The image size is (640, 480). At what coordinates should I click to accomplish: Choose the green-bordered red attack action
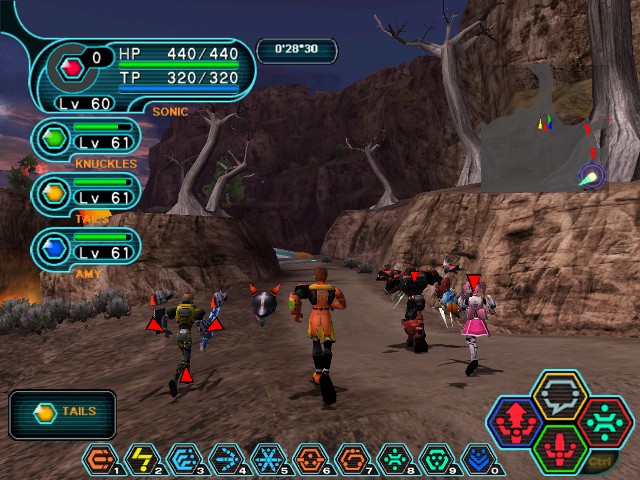560,448
